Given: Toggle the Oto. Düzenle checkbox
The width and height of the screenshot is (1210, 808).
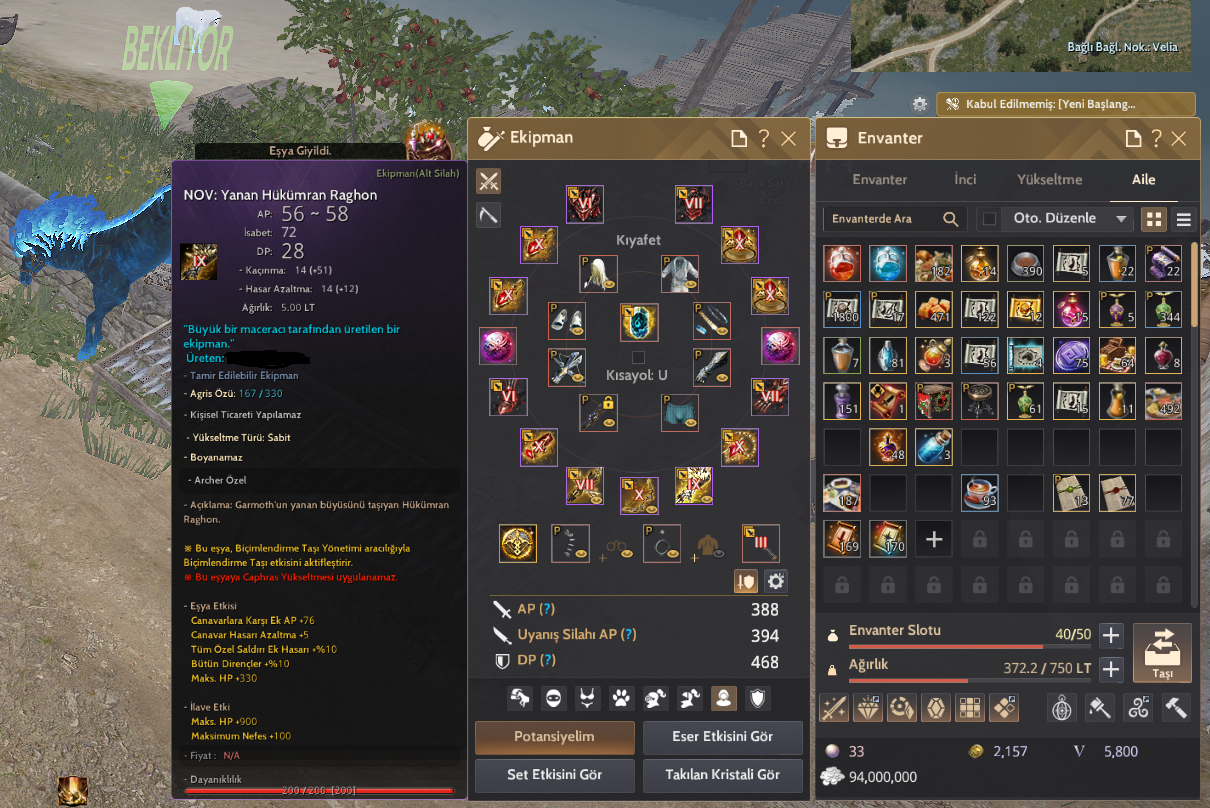Looking at the screenshot, I should (x=990, y=219).
